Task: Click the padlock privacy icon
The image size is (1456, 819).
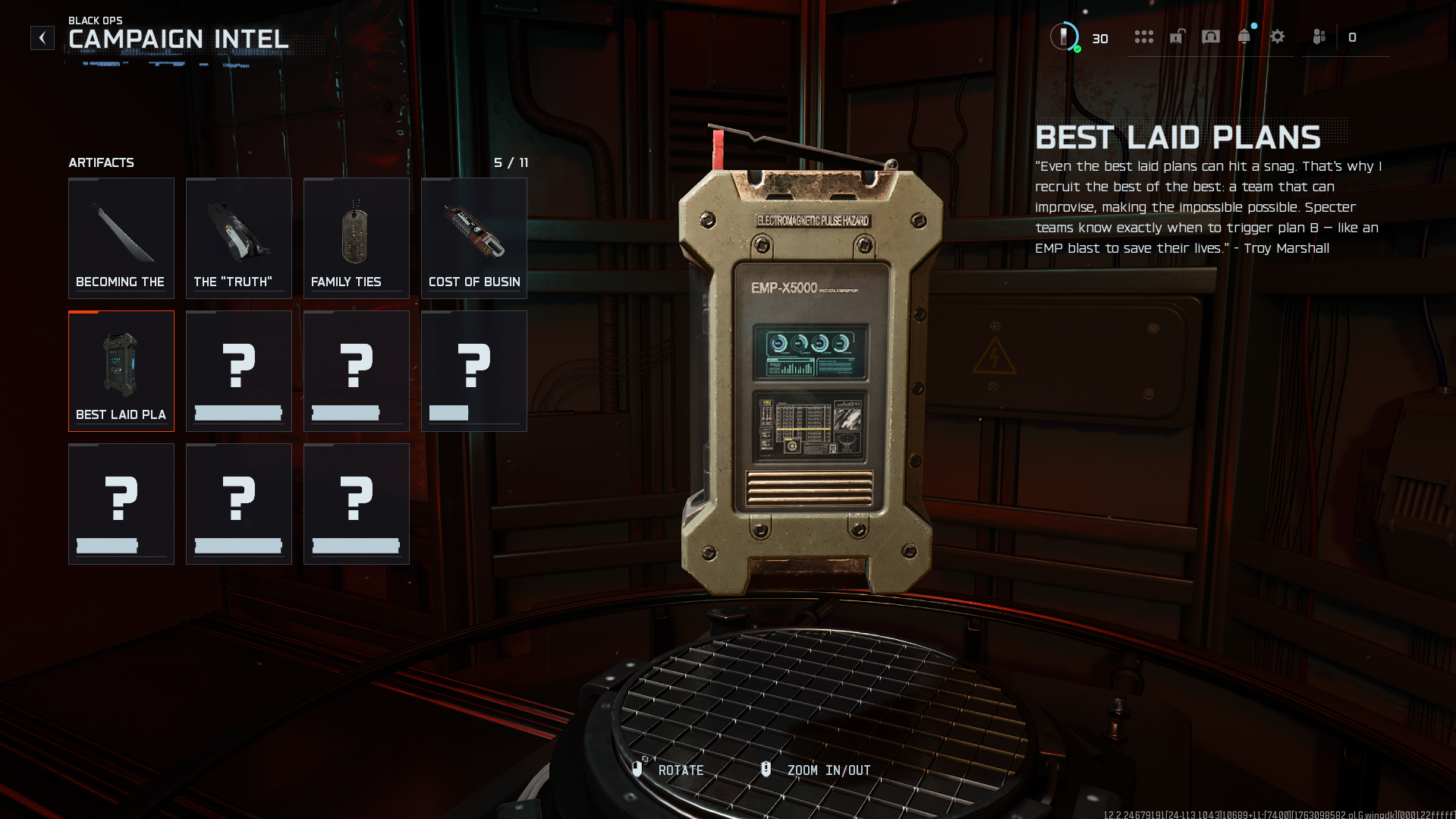Action: tap(1177, 36)
